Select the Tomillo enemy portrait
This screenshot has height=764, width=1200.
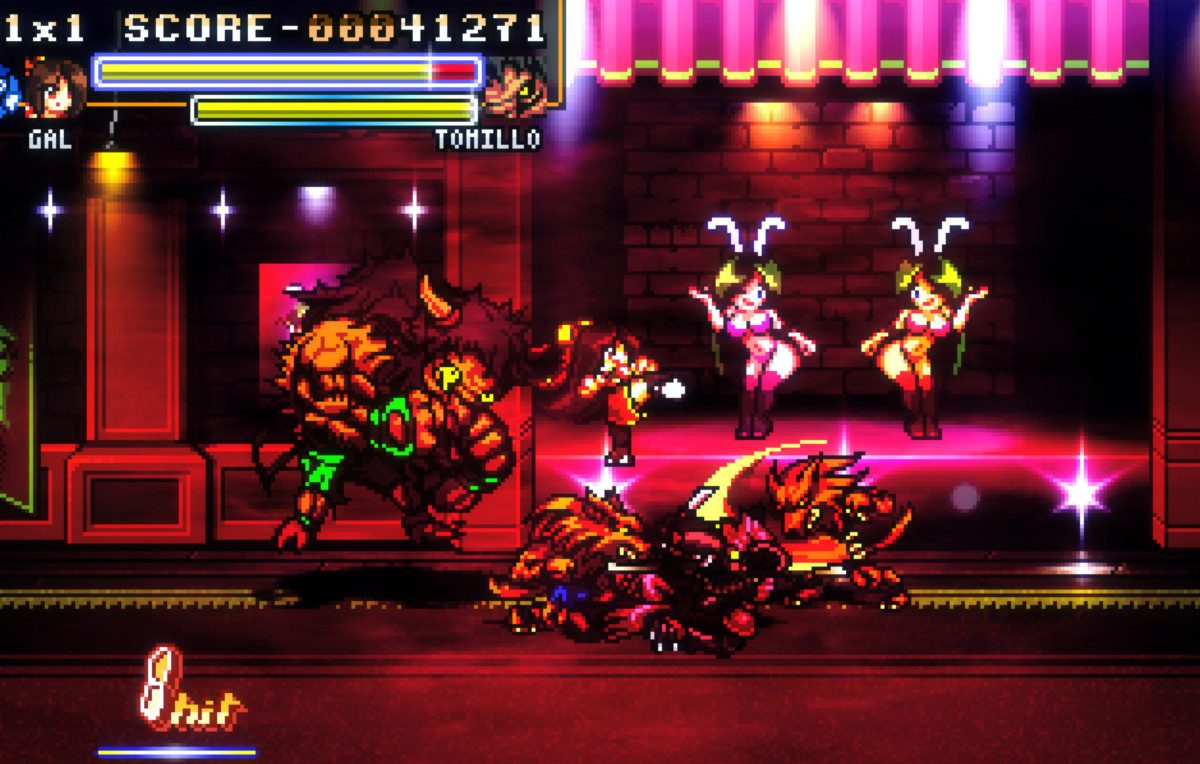516,88
